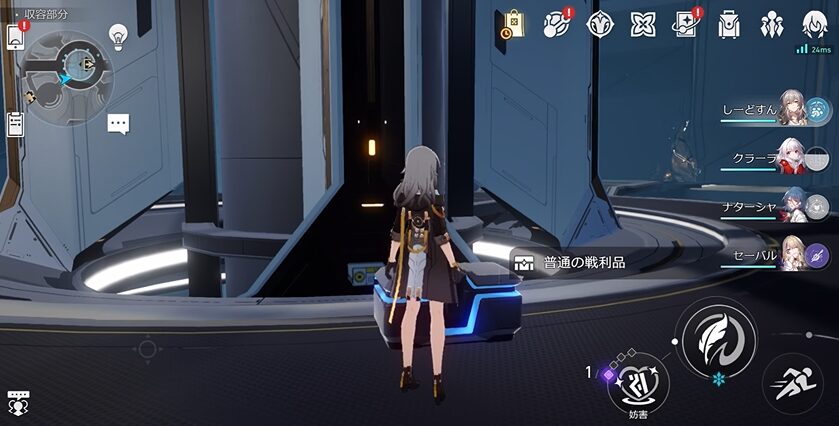Open the orbit icon left of the compass

556,25
